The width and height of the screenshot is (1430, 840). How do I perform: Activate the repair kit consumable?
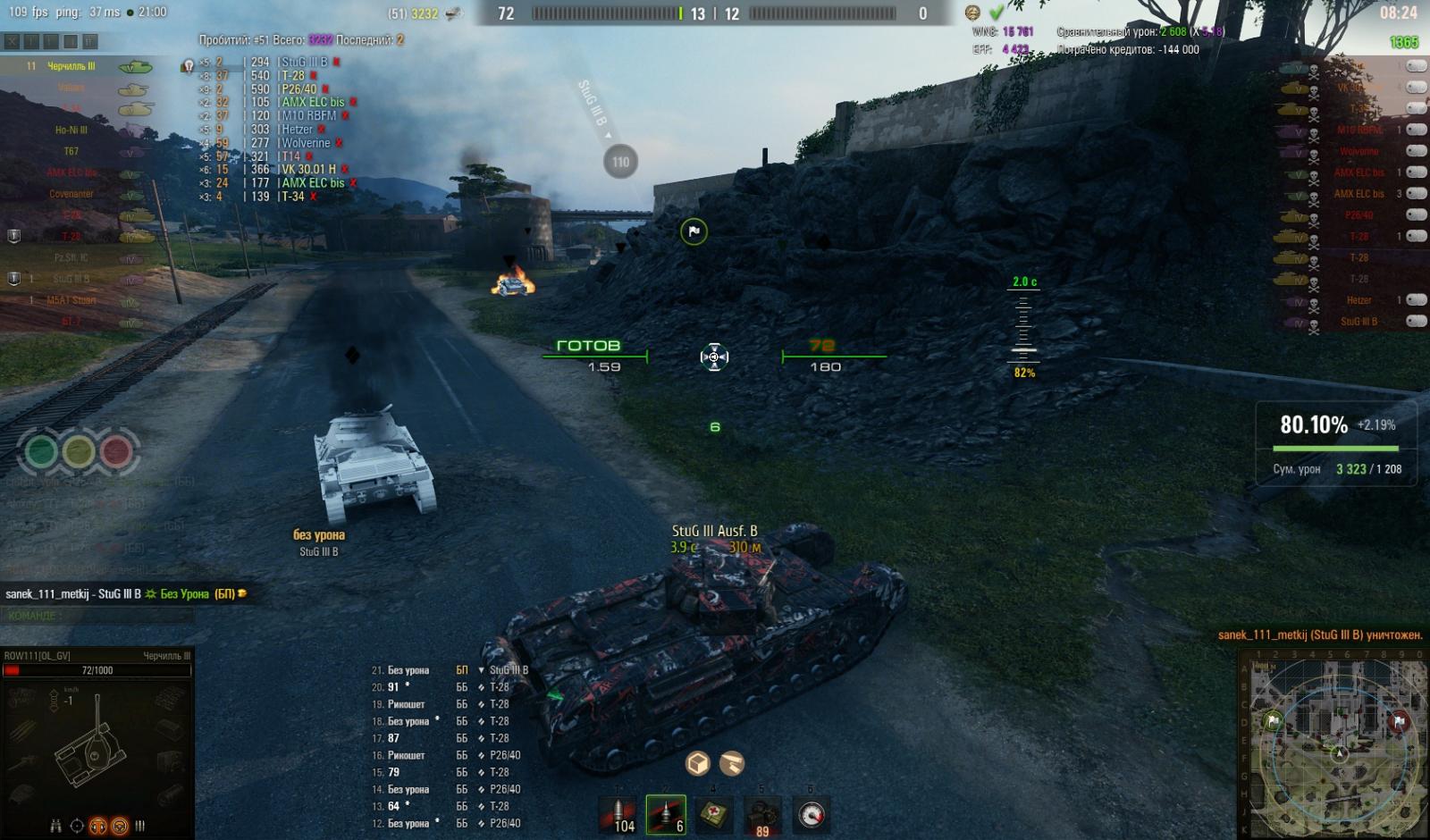[761, 815]
